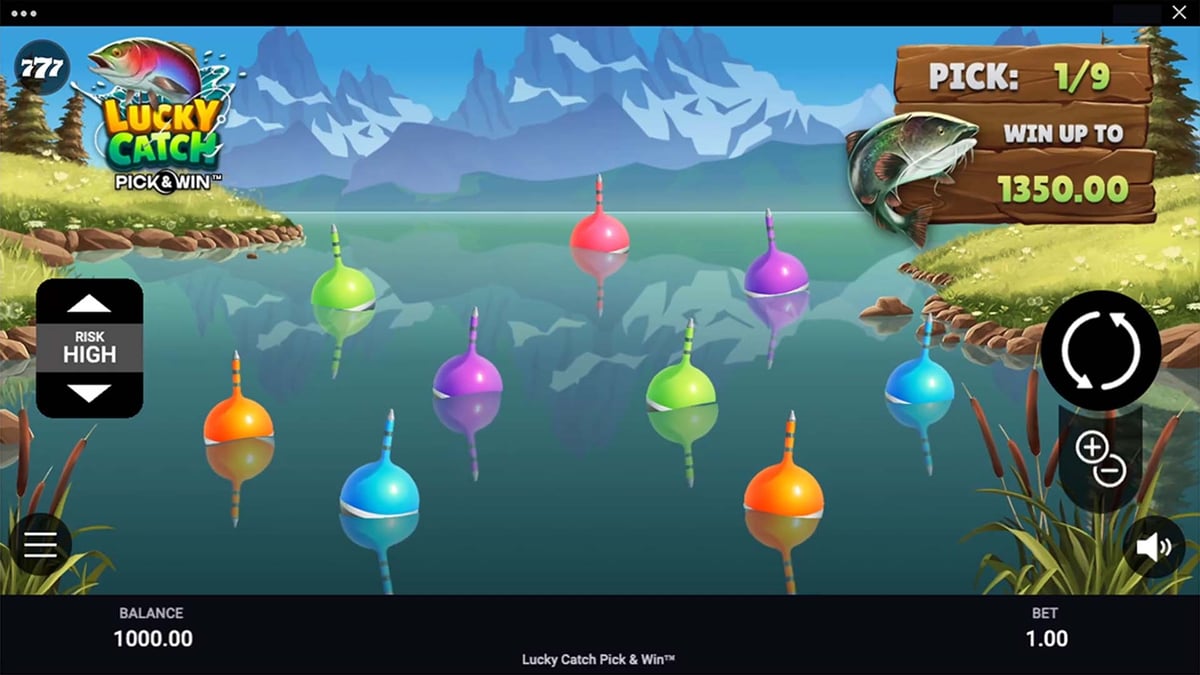Close the game window with the X
The image size is (1200, 675).
tap(1177, 13)
